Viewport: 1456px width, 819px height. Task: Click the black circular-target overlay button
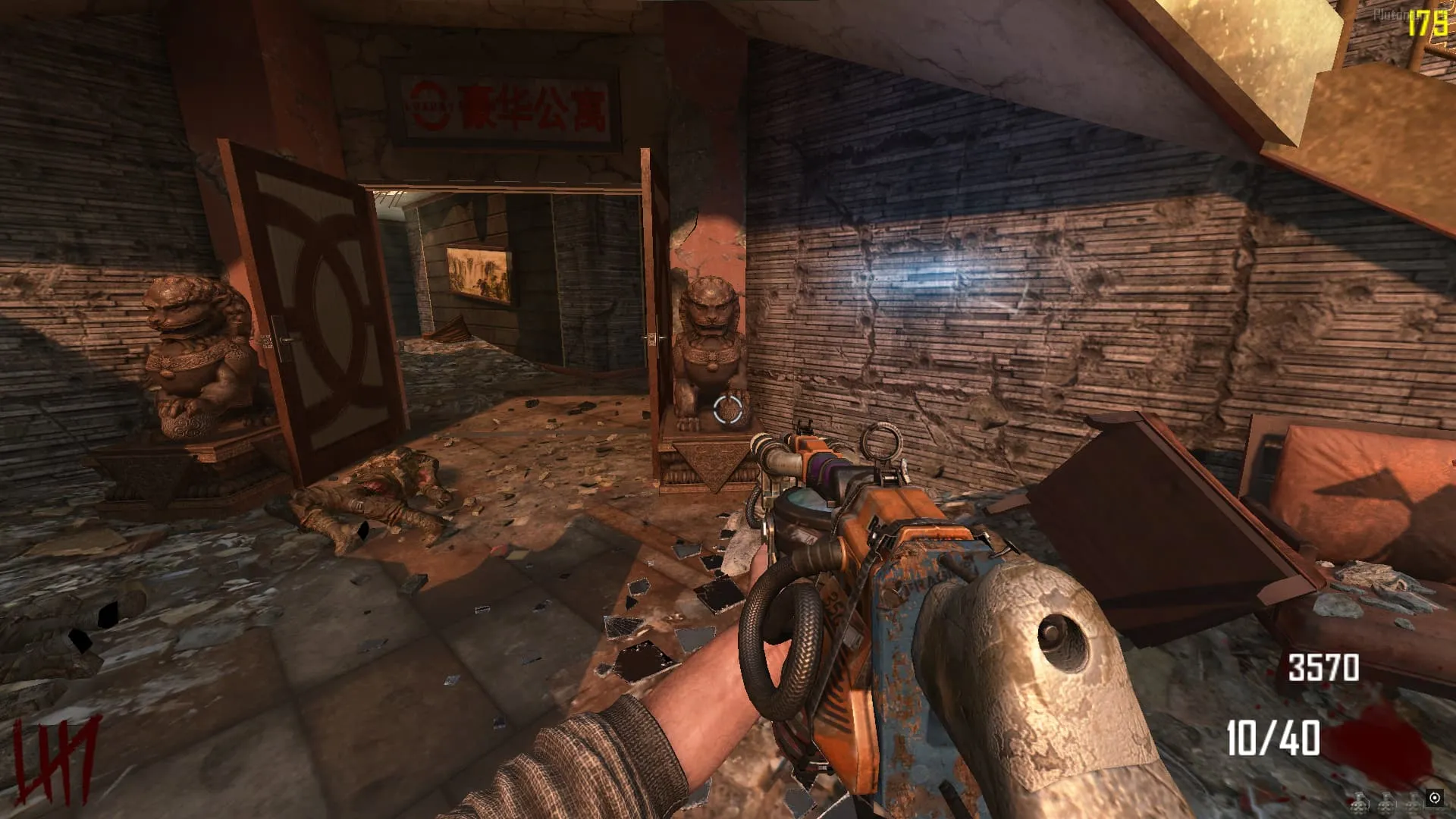pos(1434,798)
